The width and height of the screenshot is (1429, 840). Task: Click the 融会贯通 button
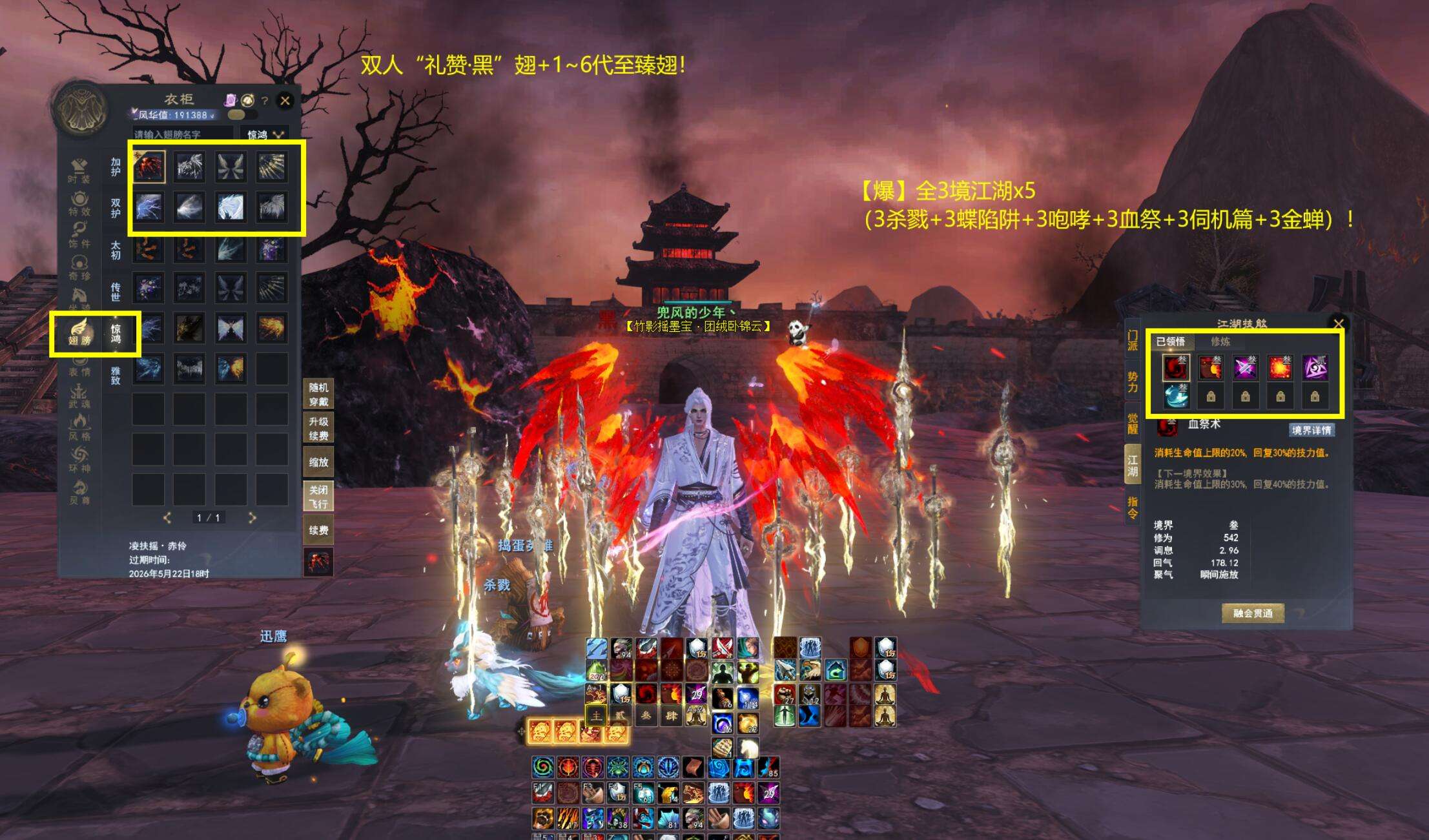click(1253, 613)
